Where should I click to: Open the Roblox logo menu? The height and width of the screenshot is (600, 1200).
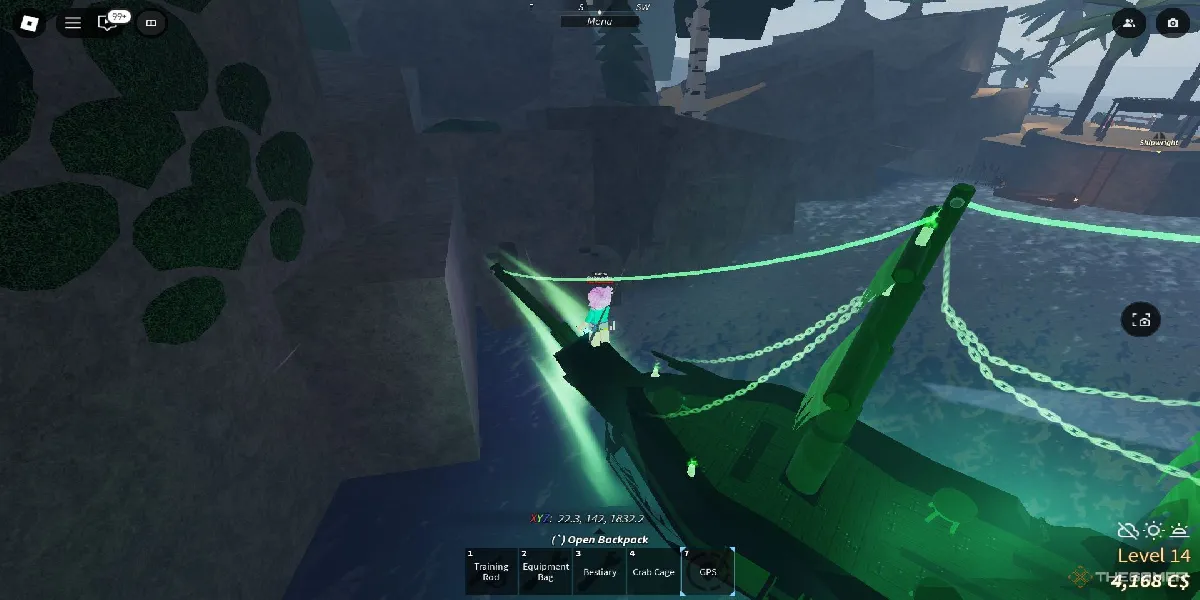pos(29,22)
